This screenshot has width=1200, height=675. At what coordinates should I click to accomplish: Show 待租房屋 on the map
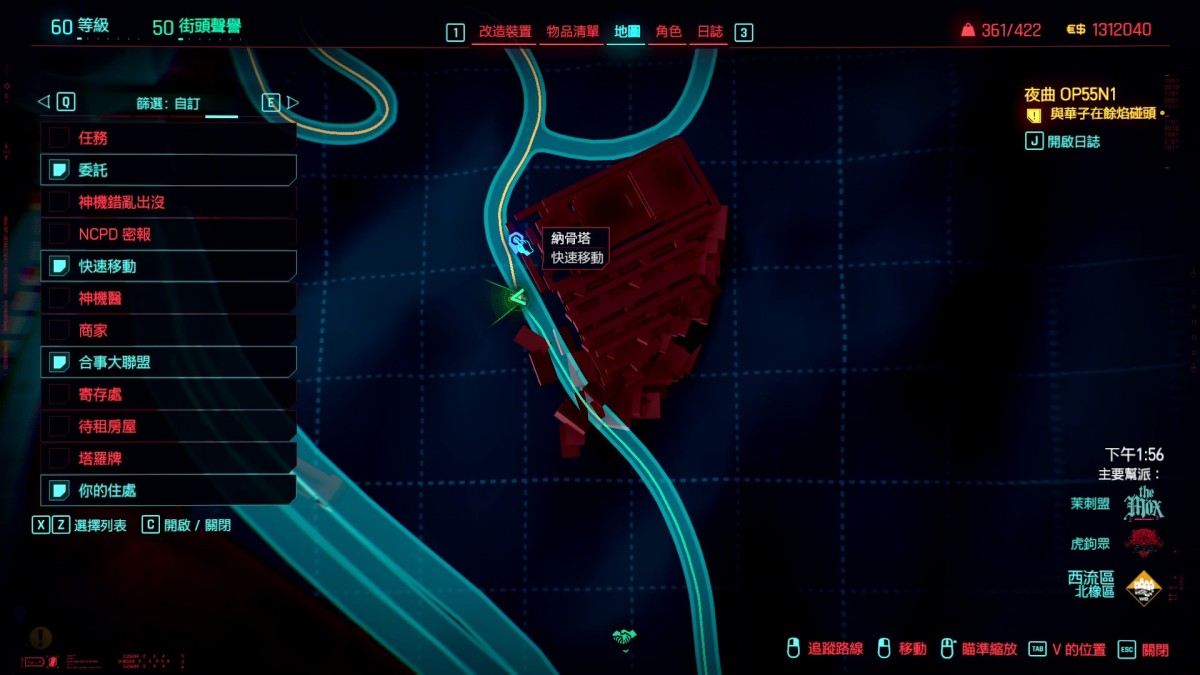coord(168,426)
